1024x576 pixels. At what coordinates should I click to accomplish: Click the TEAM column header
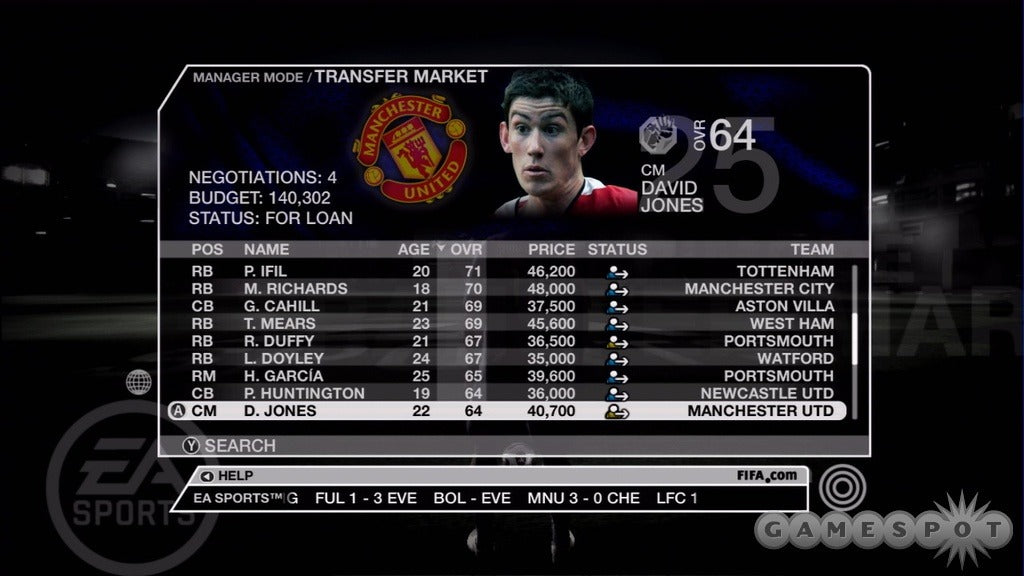click(x=811, y=249)
